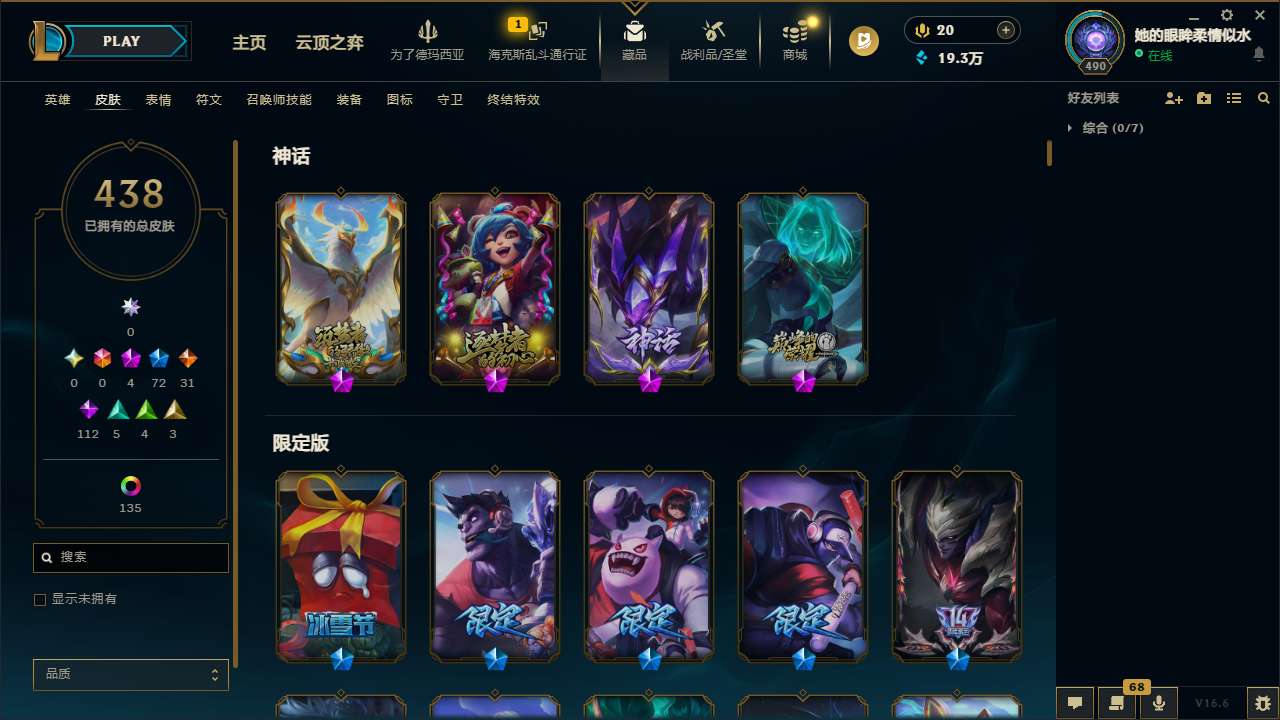Image resolution: width=1280 pixels, height=720 pixels.
Task: Click the blue essence gem icon showing 19.3万
Action: (x=922, y=59)
